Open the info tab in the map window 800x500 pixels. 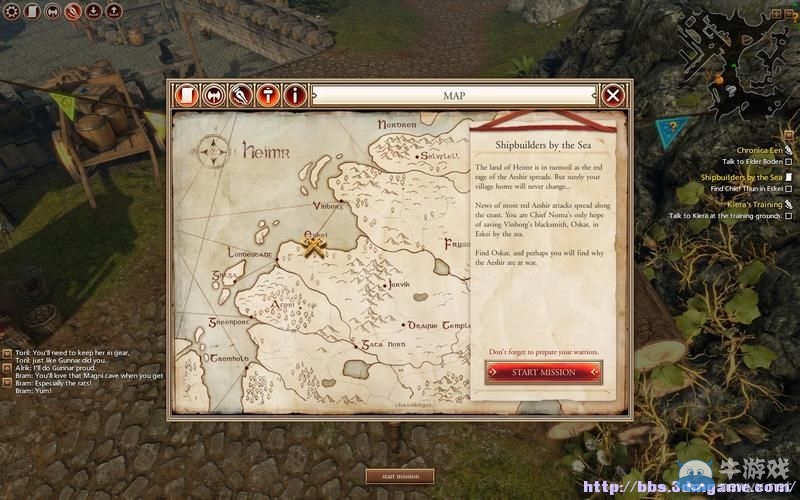pyautogui.click(x=295, y=95)
